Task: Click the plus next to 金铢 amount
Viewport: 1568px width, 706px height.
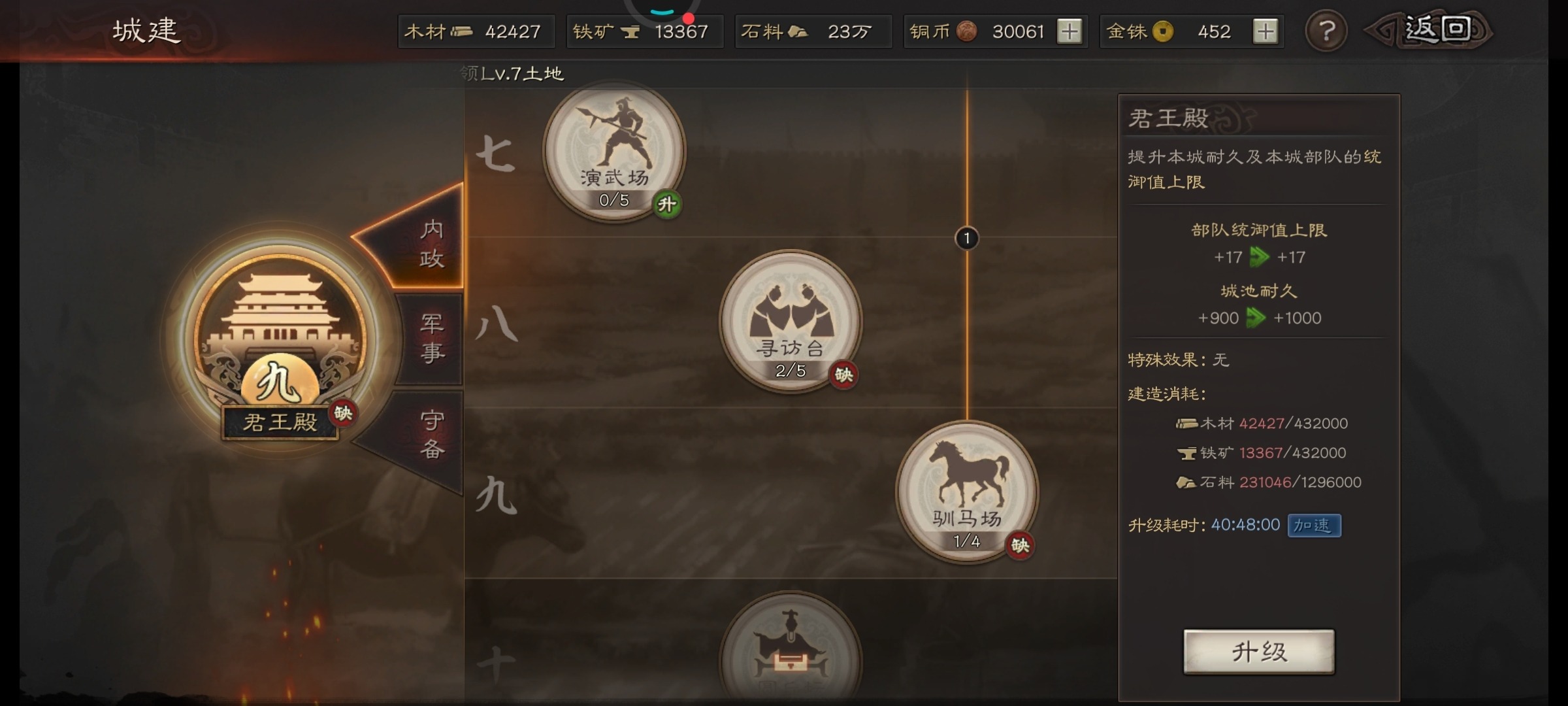Action: [x=1267, y=31]
